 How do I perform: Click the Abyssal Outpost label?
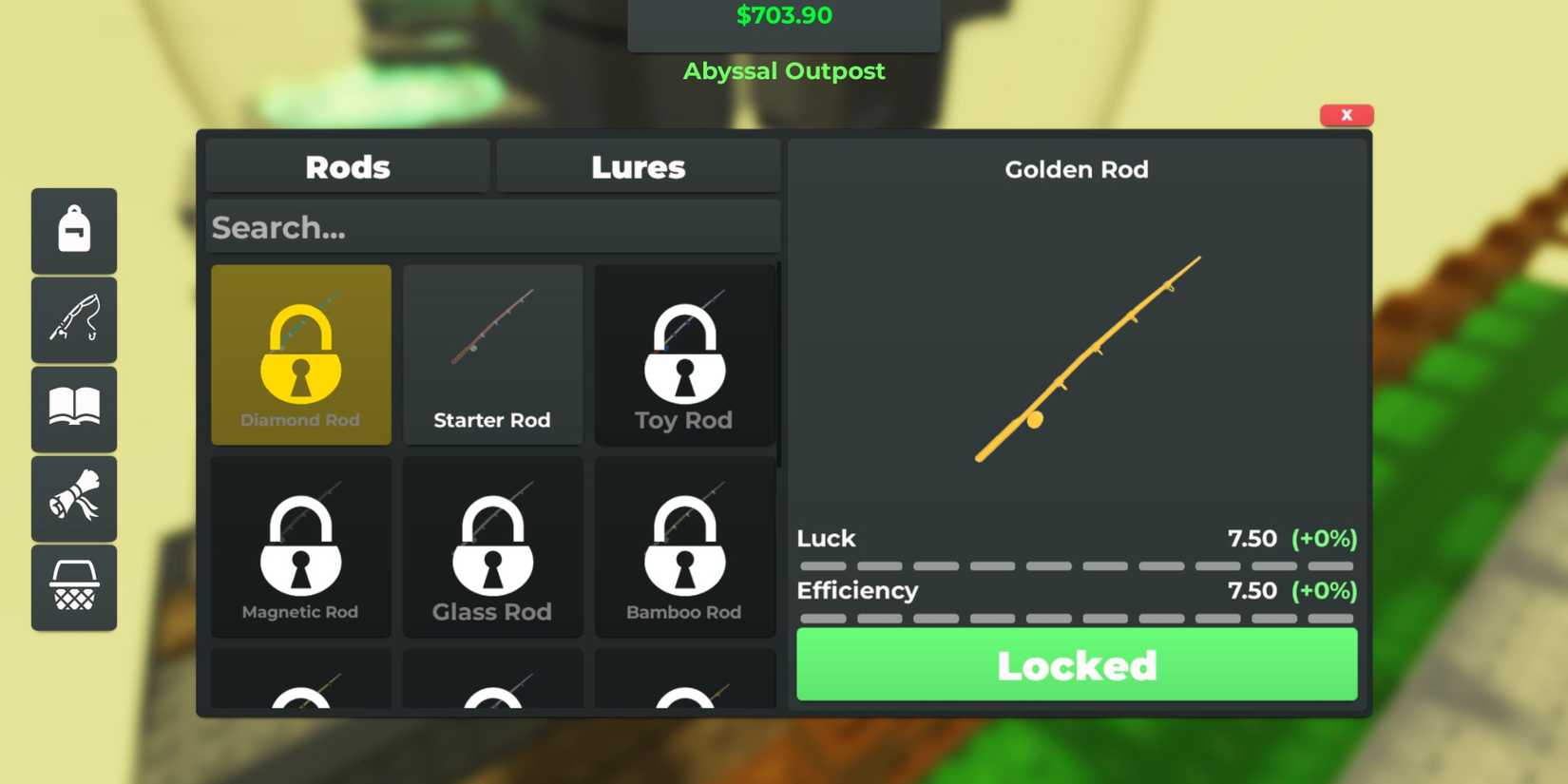(784, 70)
